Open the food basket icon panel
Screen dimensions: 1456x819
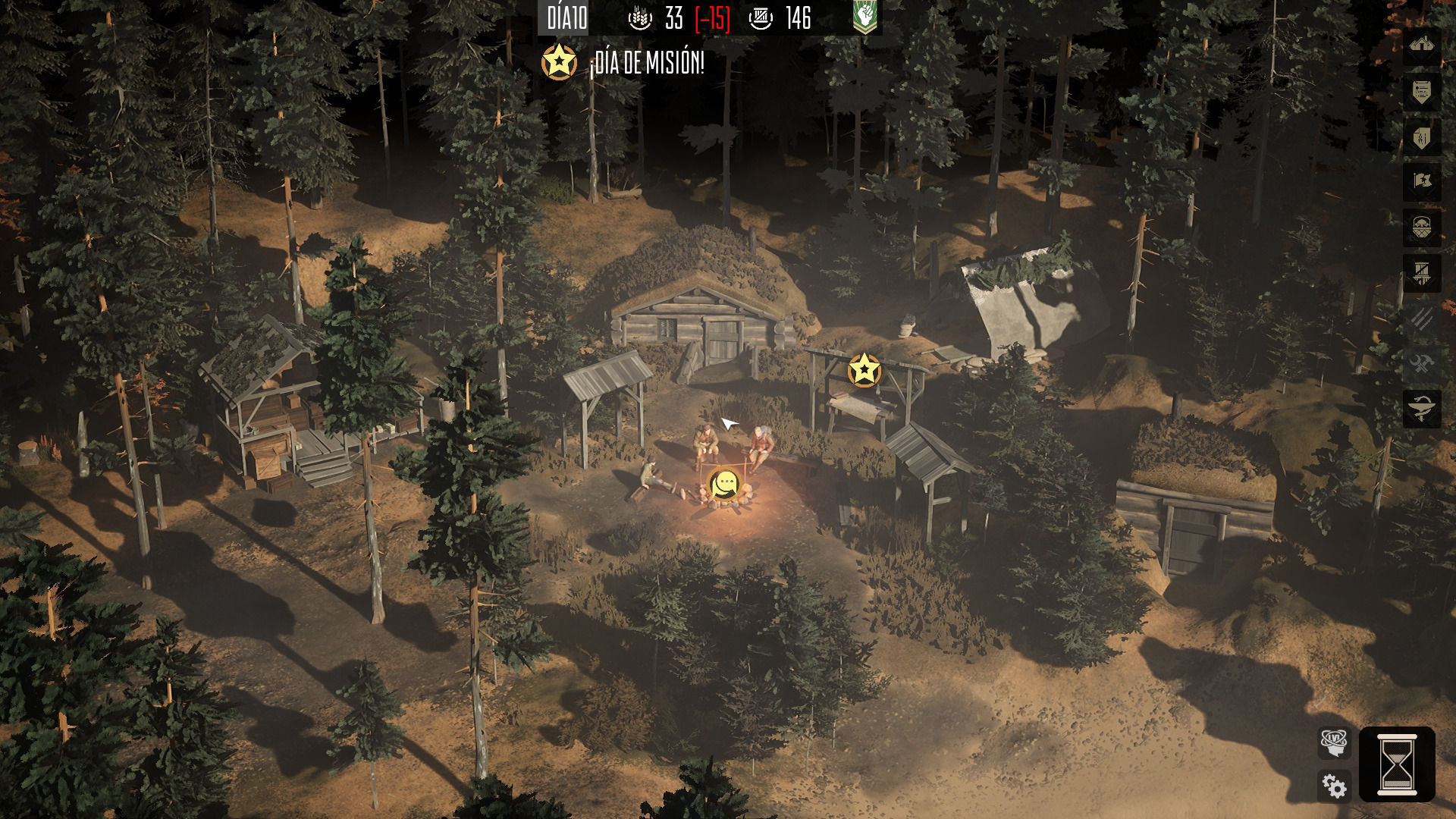[x=1421, y=227]
